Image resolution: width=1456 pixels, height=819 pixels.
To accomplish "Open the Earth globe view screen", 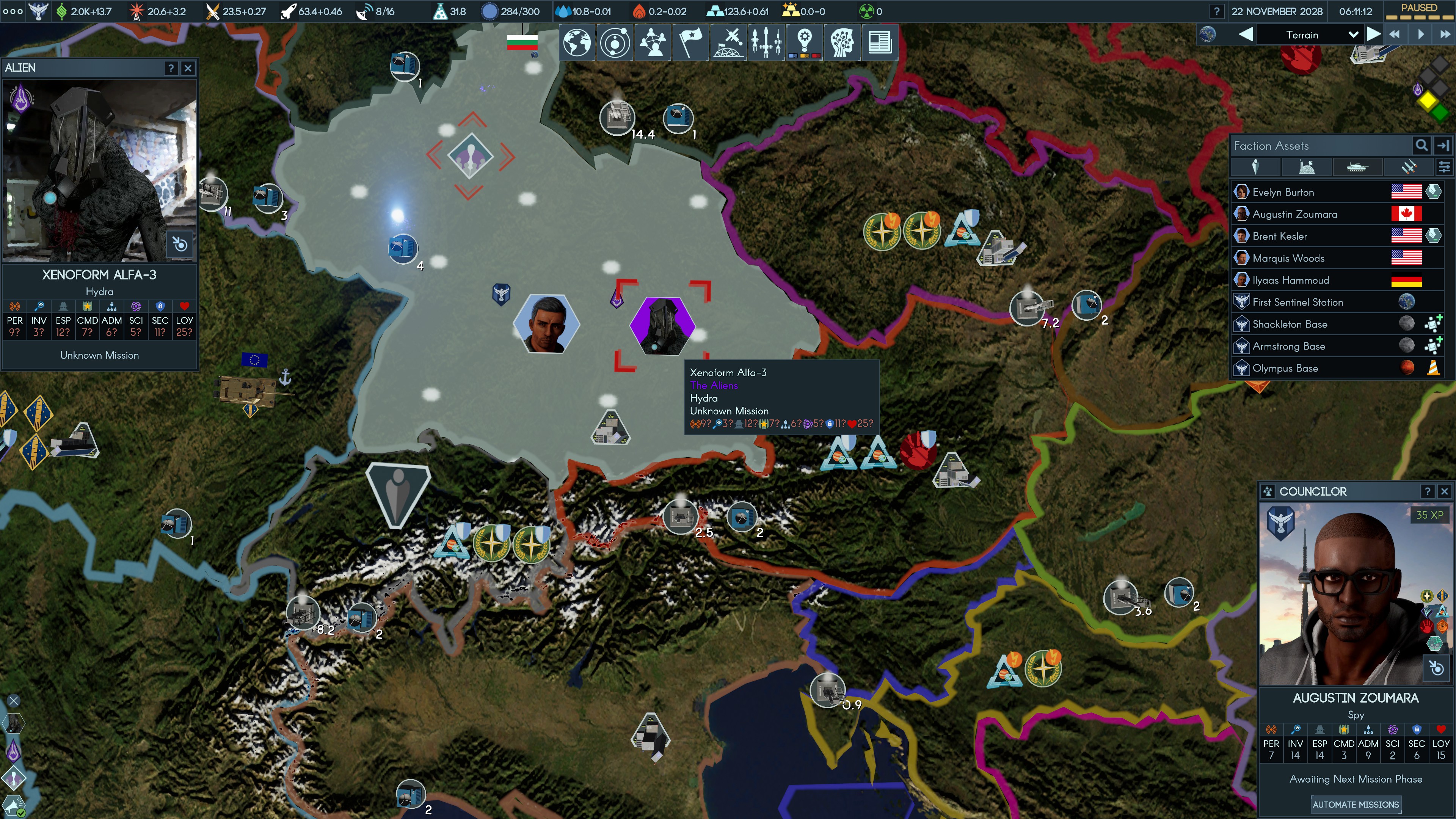I will point(577,42).
